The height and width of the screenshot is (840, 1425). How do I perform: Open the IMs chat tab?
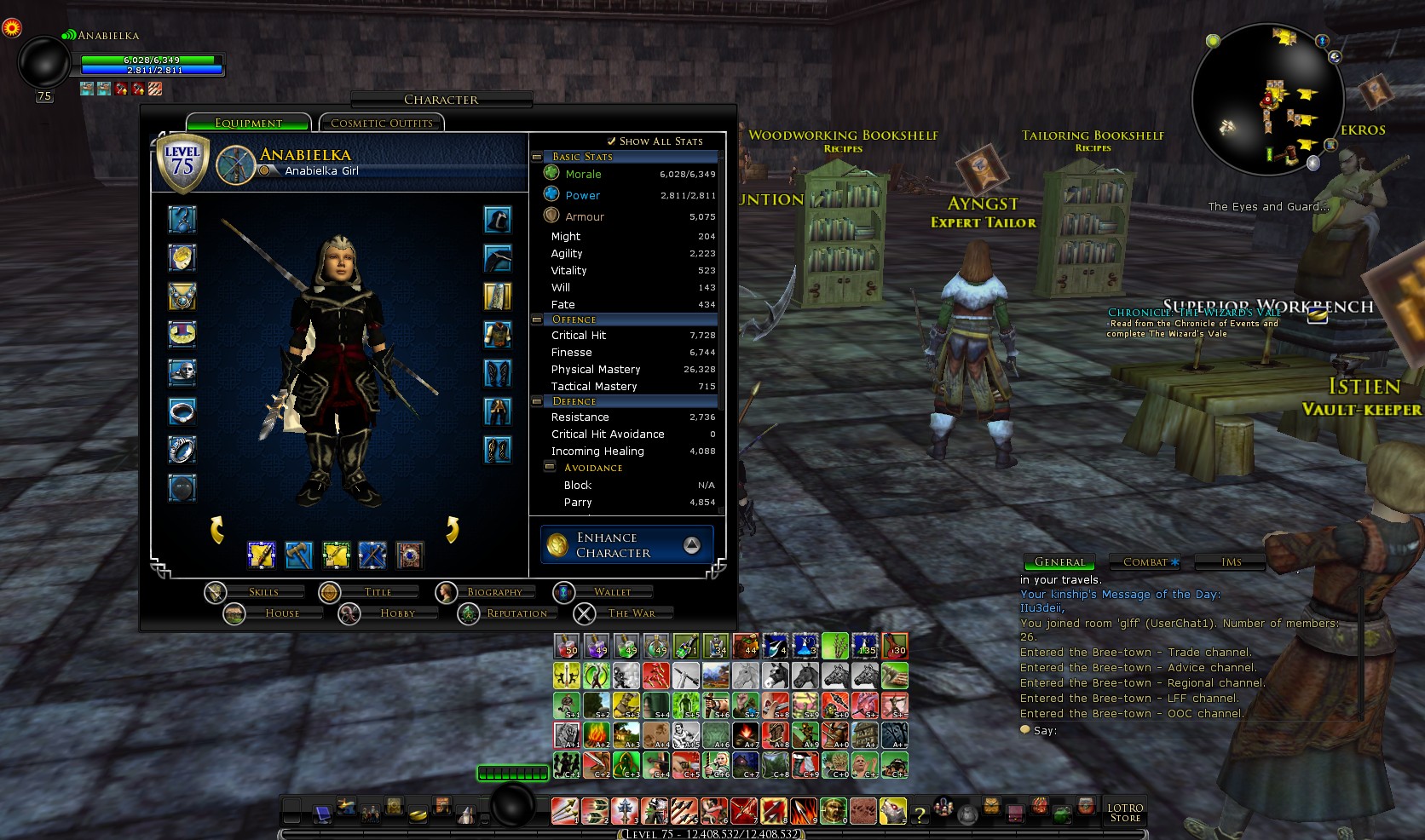click(1231, 562)
